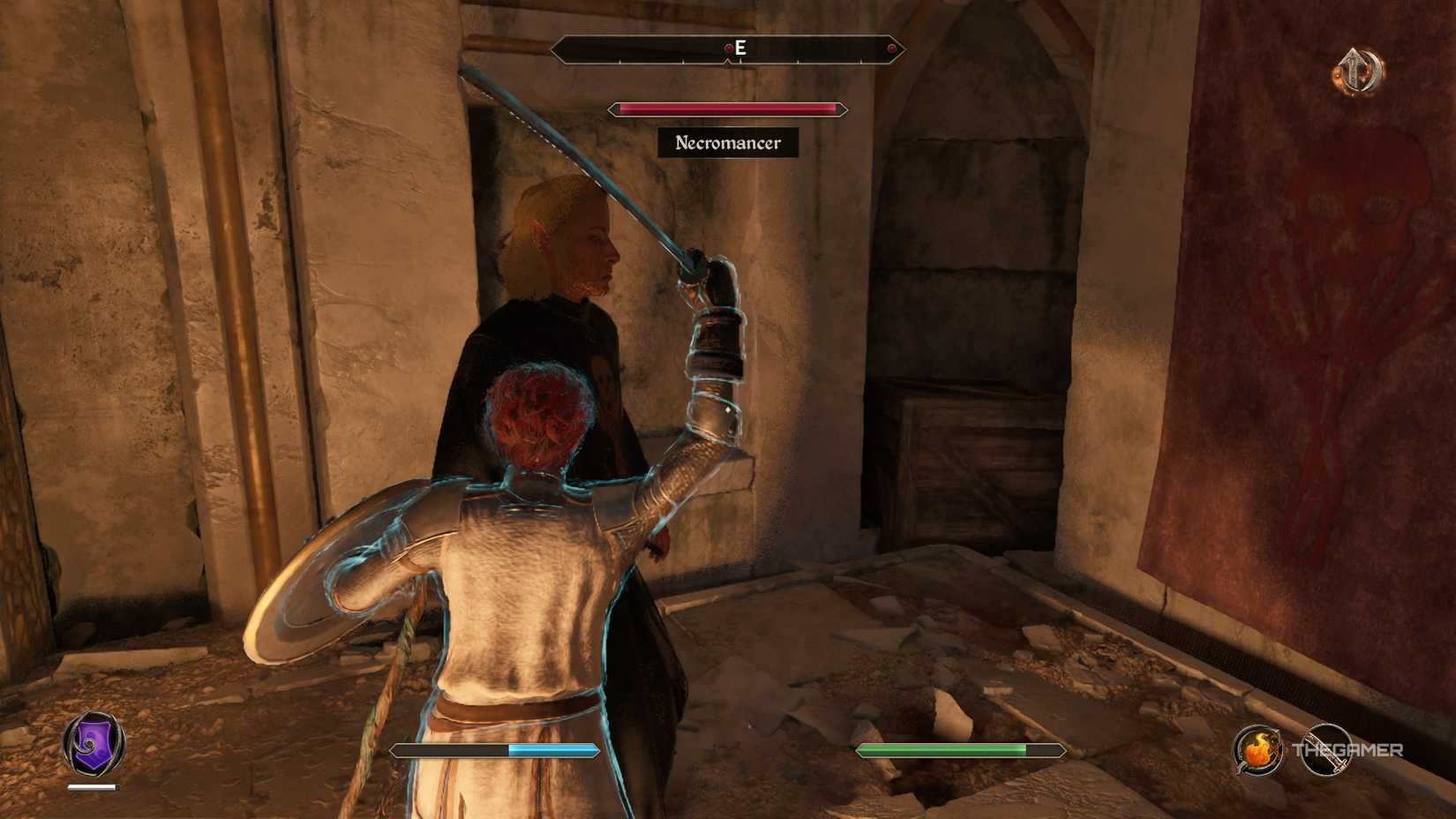Click the rightmost red dot on the compass

point(892,49)
